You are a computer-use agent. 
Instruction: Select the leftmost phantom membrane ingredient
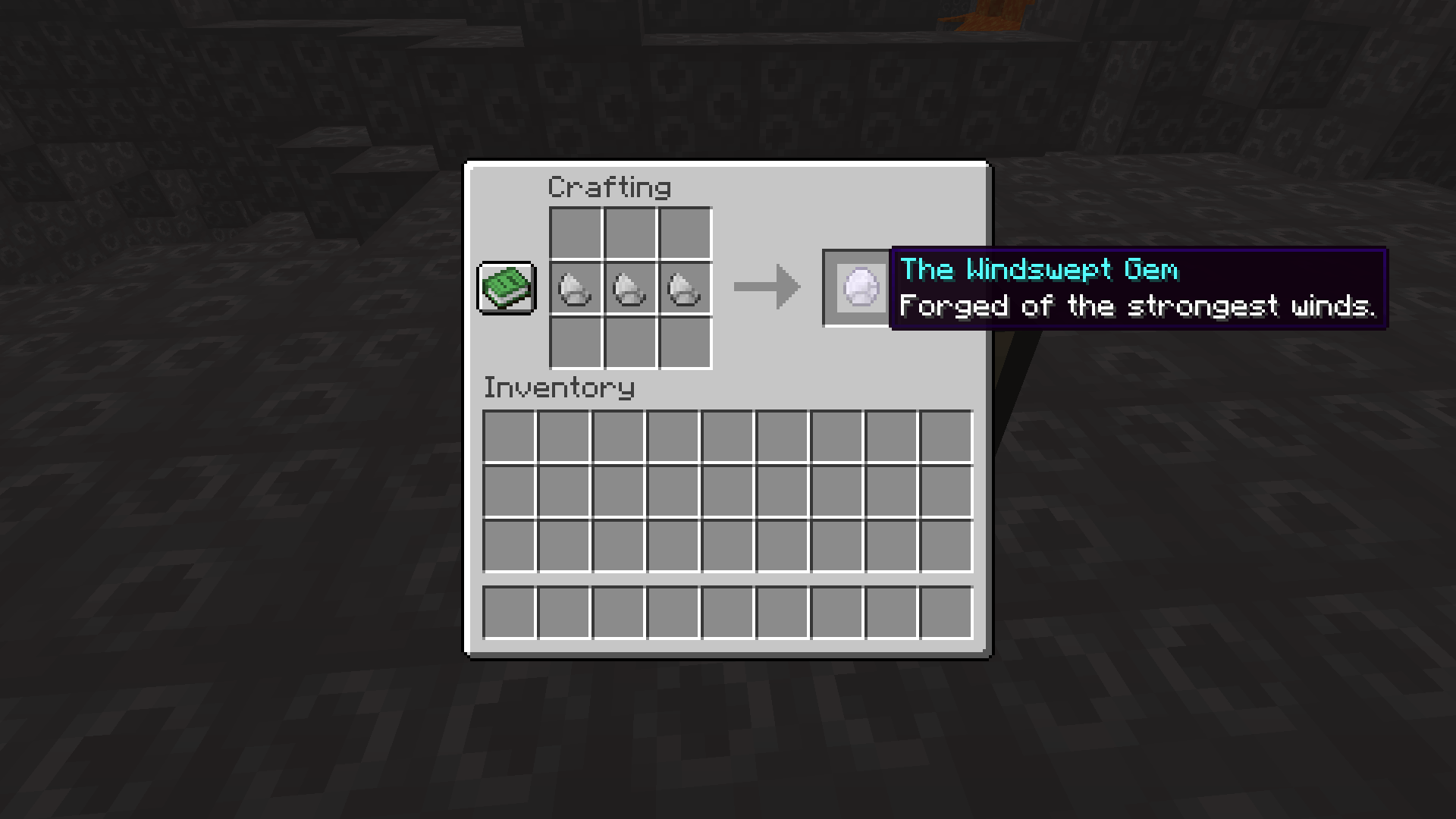click(x=575, y=288)
